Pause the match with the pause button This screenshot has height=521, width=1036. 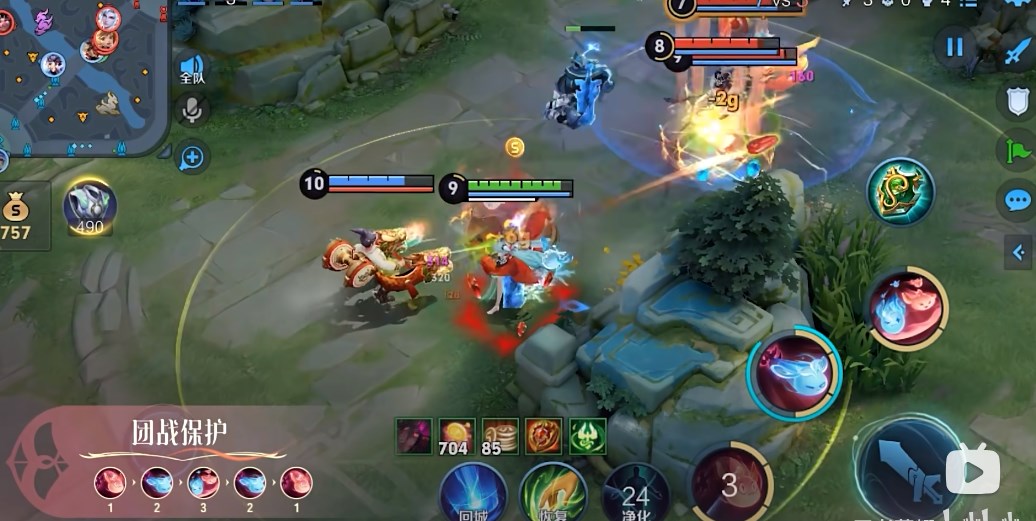pos(955,47)
